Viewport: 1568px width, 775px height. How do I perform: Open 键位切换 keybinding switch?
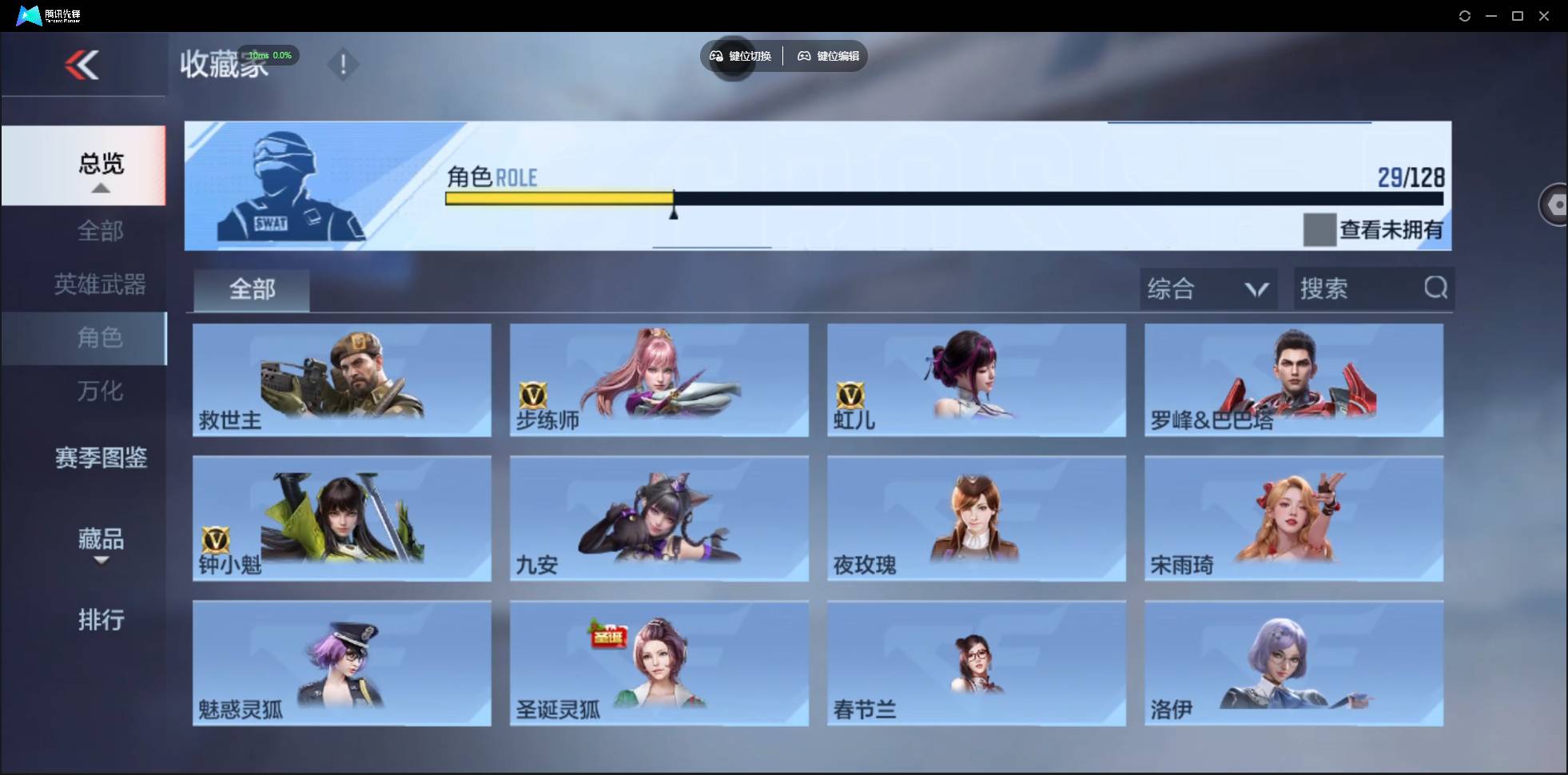(x=742, y=56)
